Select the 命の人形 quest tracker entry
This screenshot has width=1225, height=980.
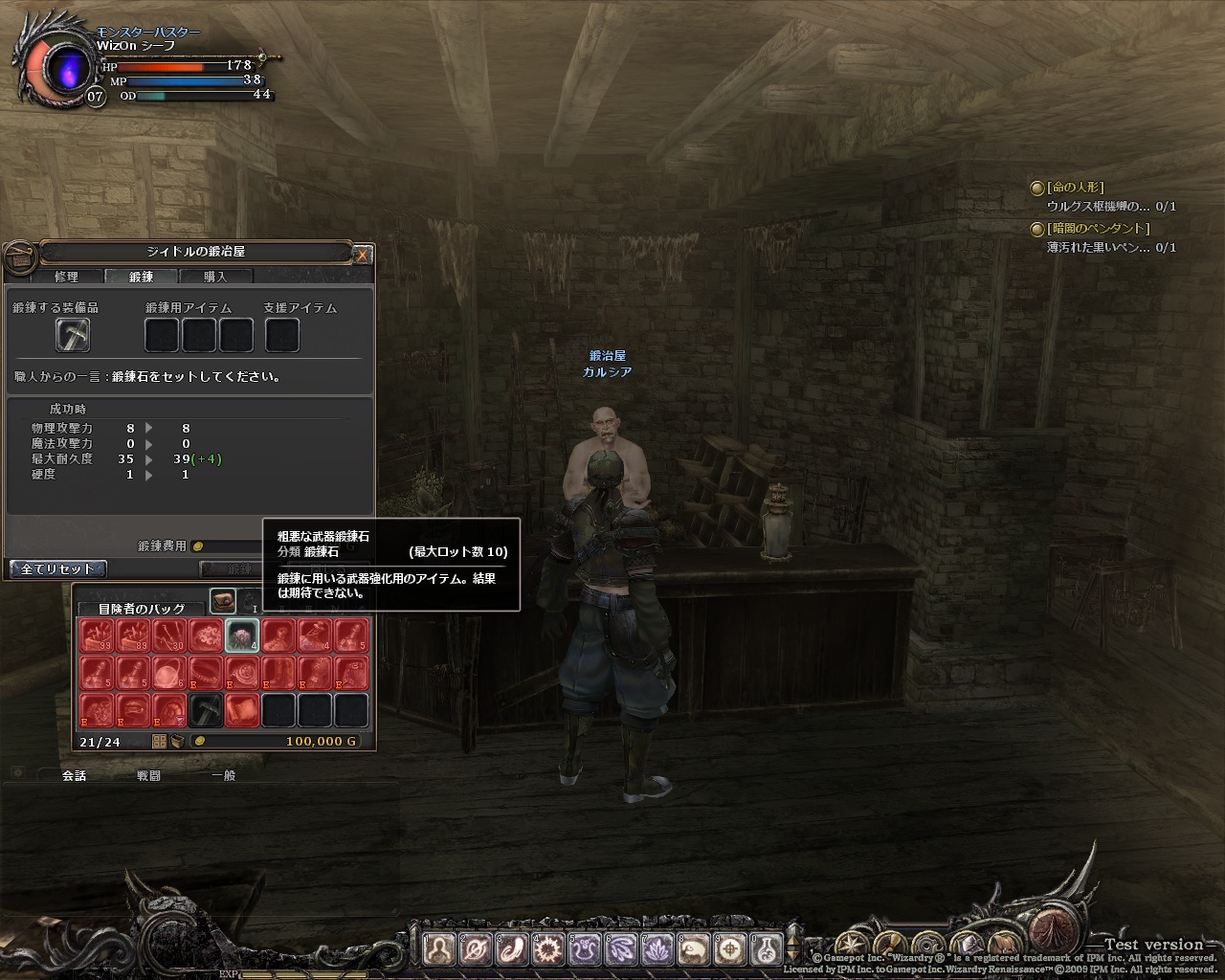tap(1075, 188)
